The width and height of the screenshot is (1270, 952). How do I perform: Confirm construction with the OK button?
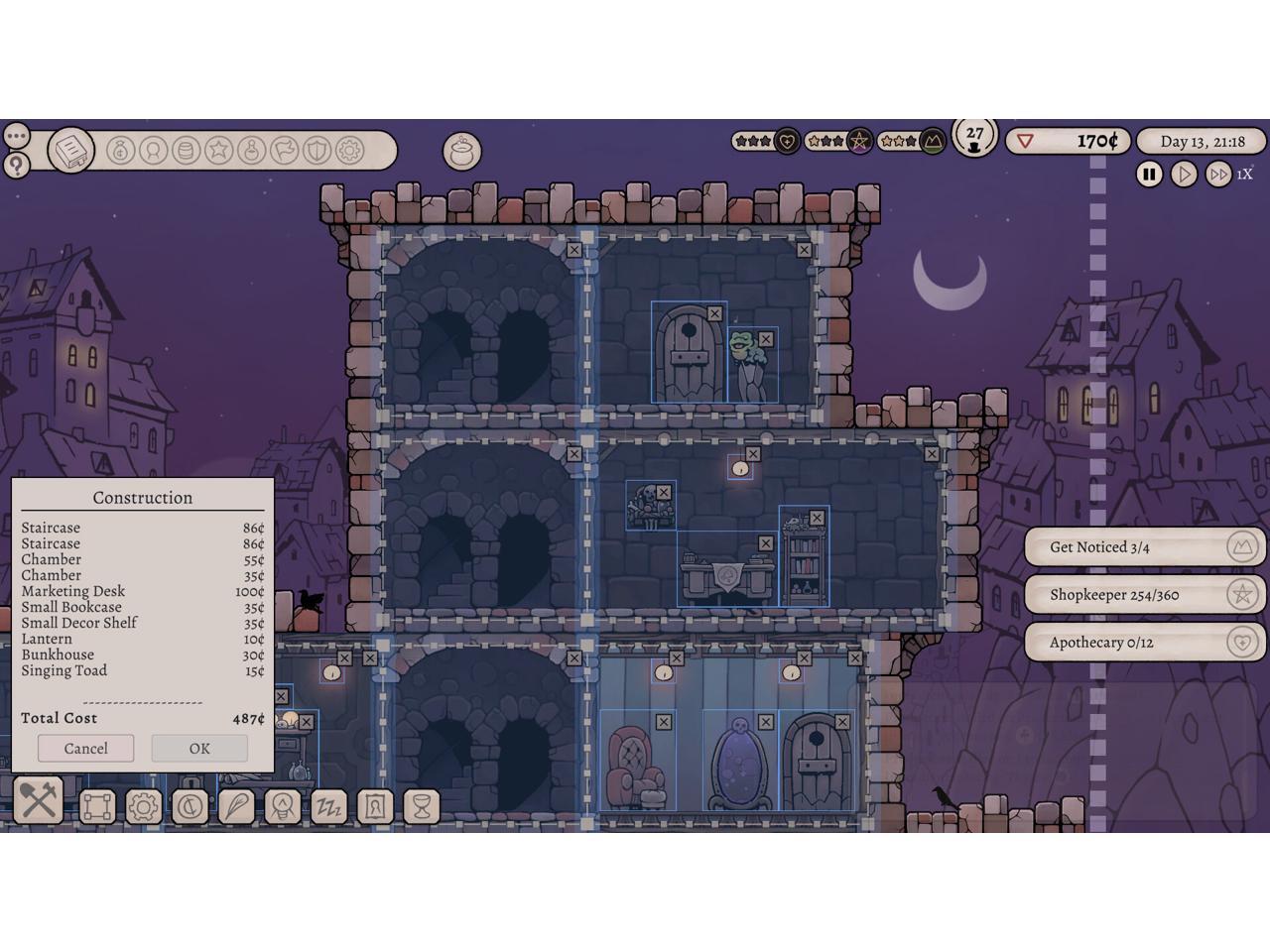[x=199, y=749]
